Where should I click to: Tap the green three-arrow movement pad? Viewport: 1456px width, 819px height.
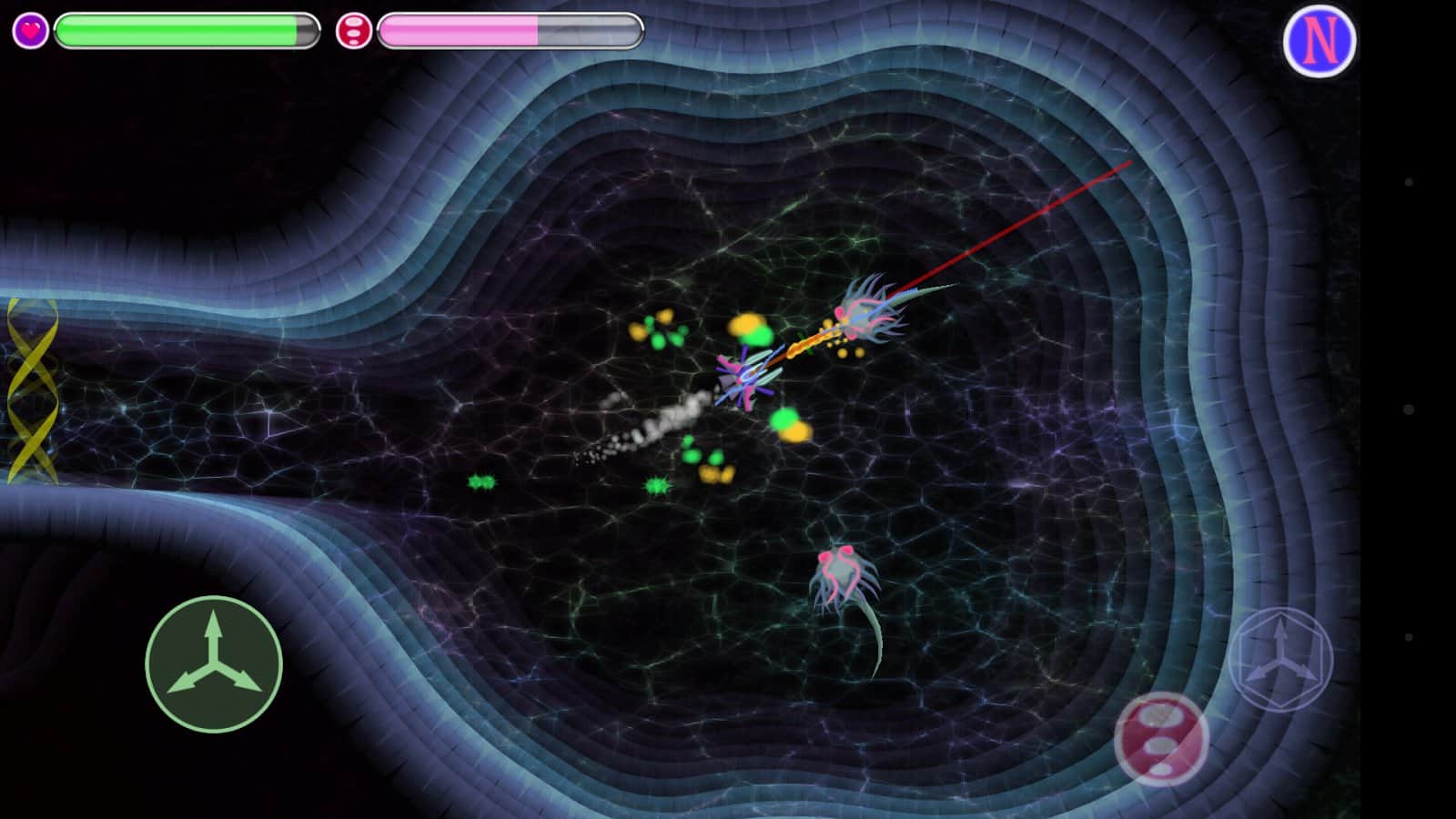pyautogui.click(x=214, y=664)
